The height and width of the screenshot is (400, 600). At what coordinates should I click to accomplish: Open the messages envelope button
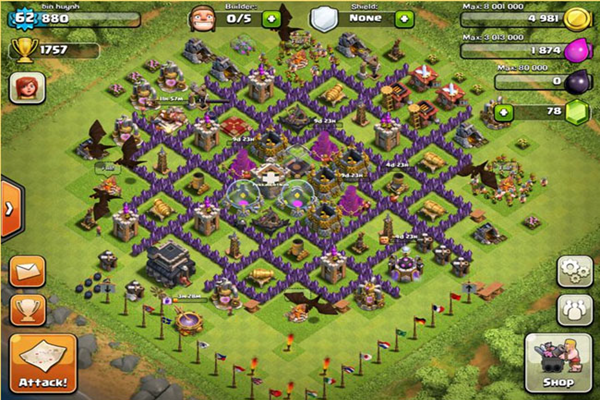(x=28, y=272)
